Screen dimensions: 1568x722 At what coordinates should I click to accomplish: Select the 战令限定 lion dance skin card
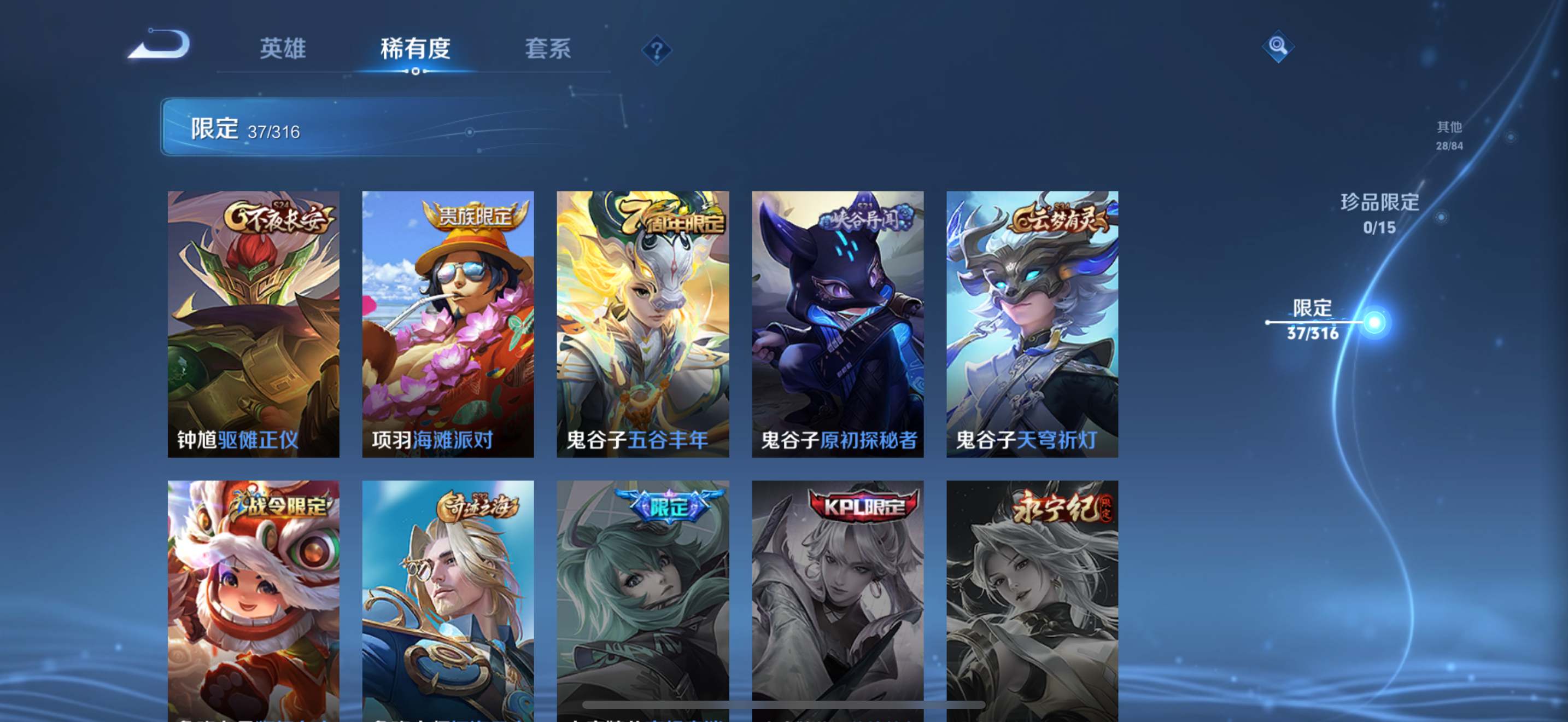tap(253, 599)
